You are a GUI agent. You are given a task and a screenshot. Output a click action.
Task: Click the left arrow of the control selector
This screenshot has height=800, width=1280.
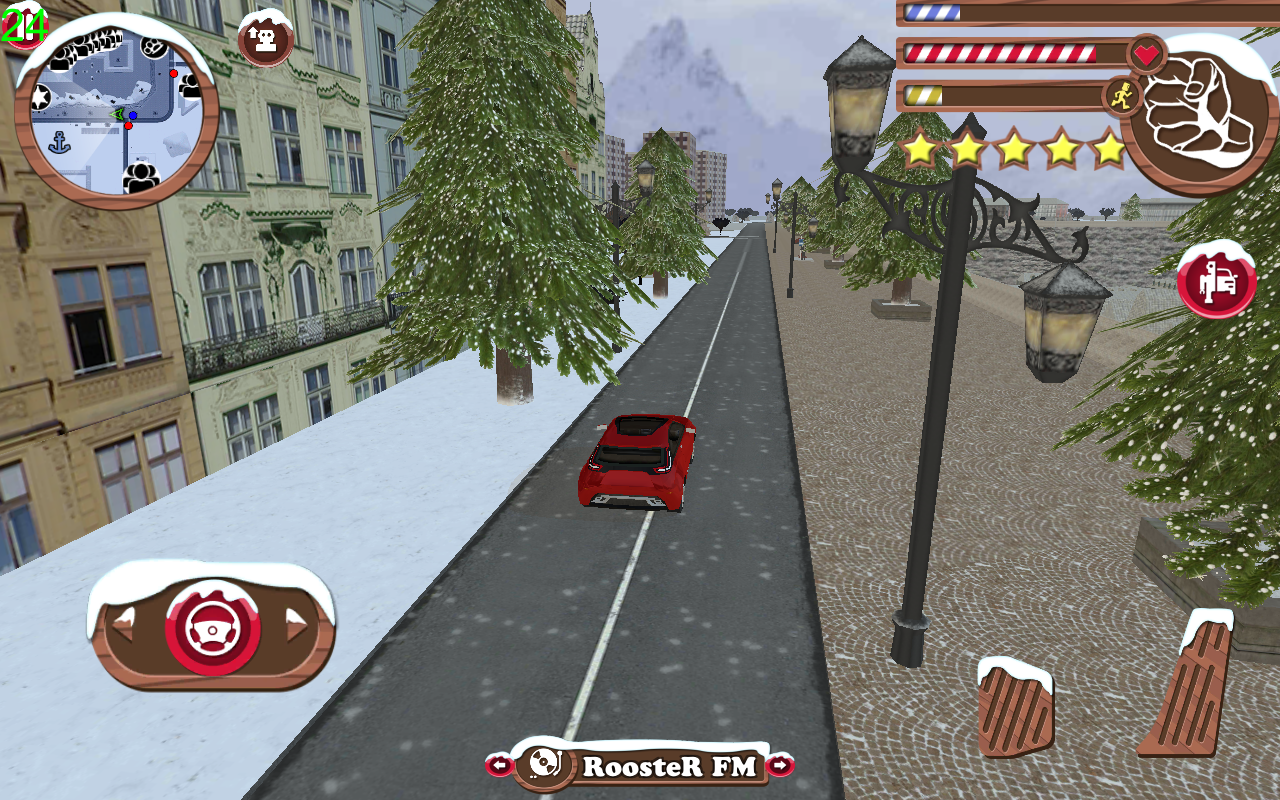[x=121, y=627]
